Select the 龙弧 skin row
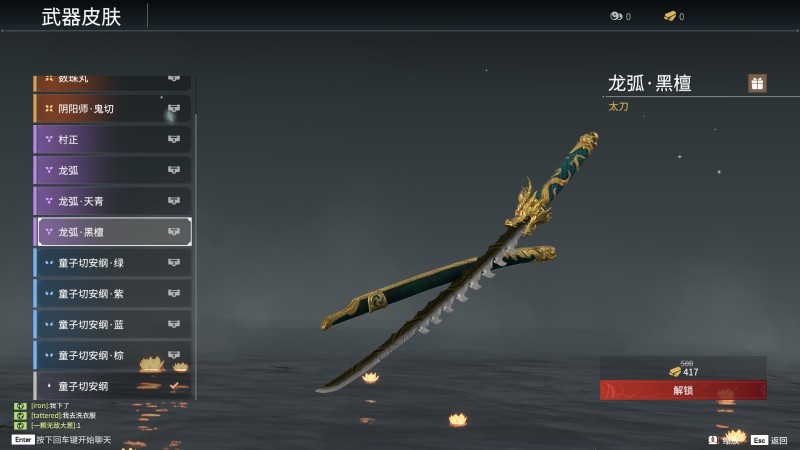 112,170
